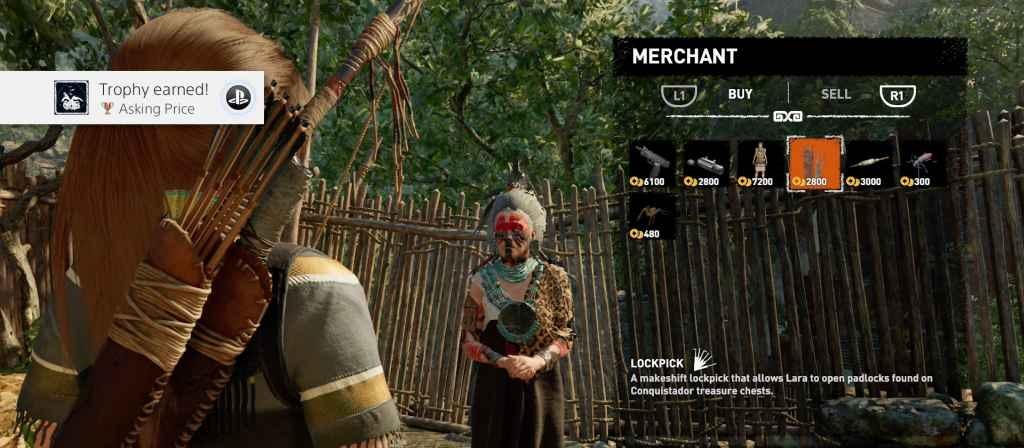The image size is (1024, 448).
Task: Choose the suppressor item costing 2800
Action: coord(707,163)
